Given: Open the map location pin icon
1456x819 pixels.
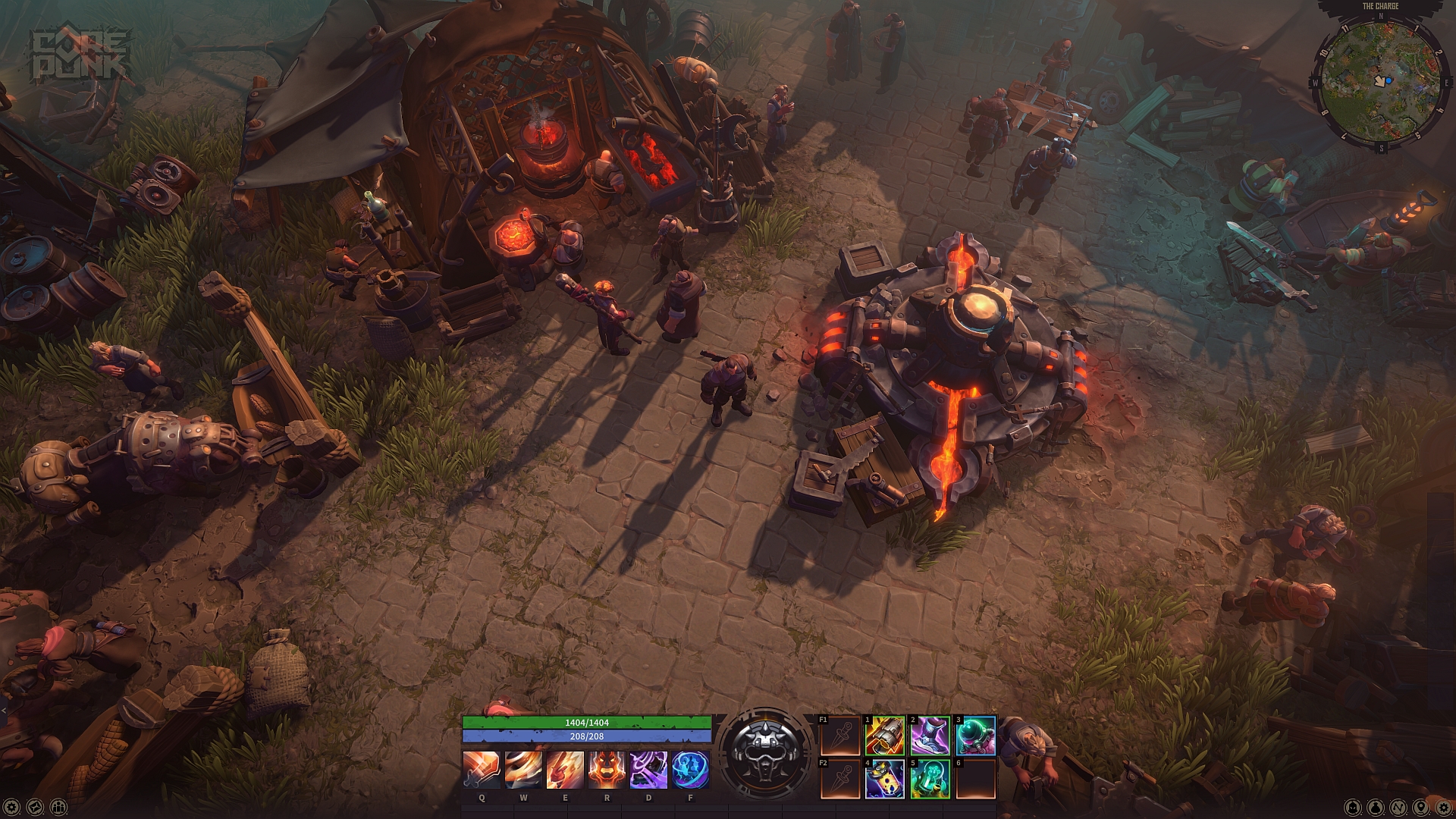Looking at the screenshot, I should tap(1421, 807).
